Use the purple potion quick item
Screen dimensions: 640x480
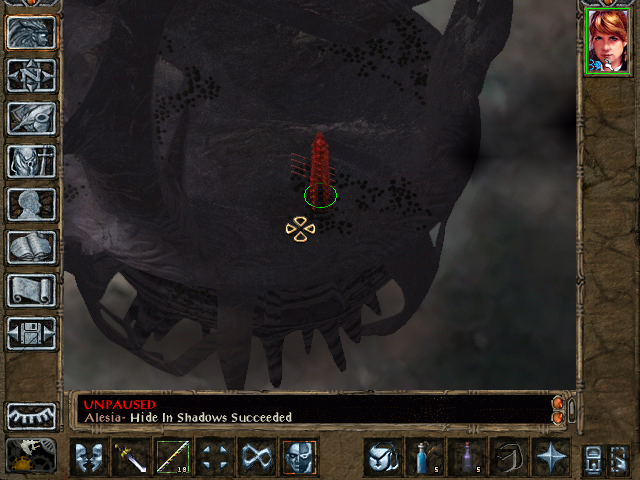[x=466, y=457]
